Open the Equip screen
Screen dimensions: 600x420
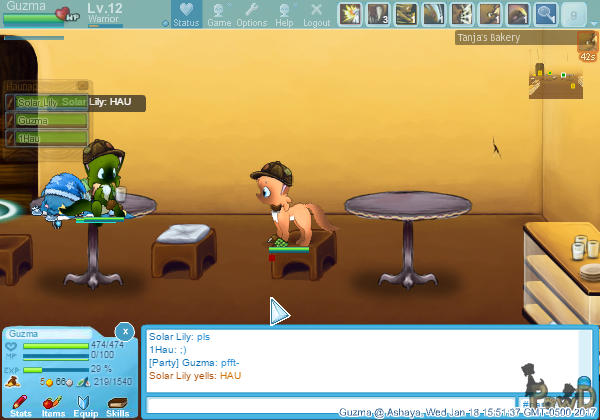[x=85, y=404]
